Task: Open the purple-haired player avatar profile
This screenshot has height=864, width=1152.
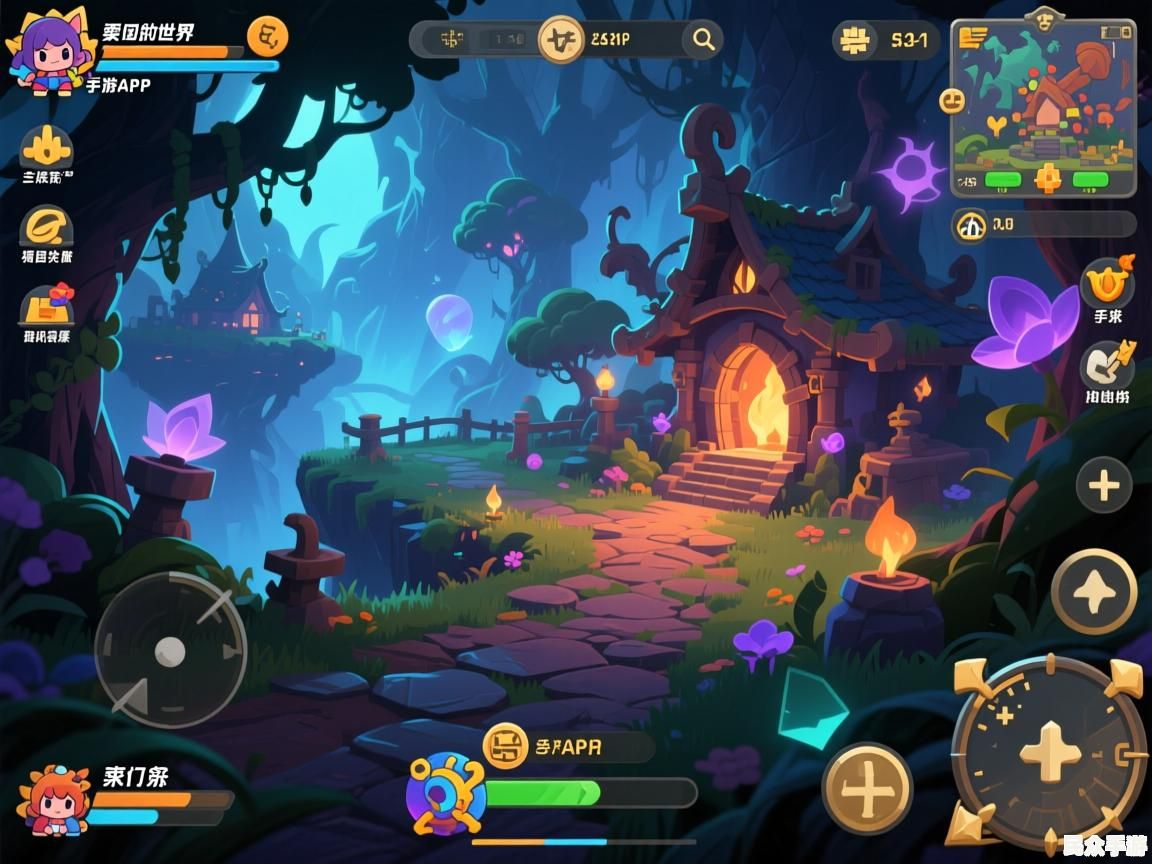Action: coord(47,55)
